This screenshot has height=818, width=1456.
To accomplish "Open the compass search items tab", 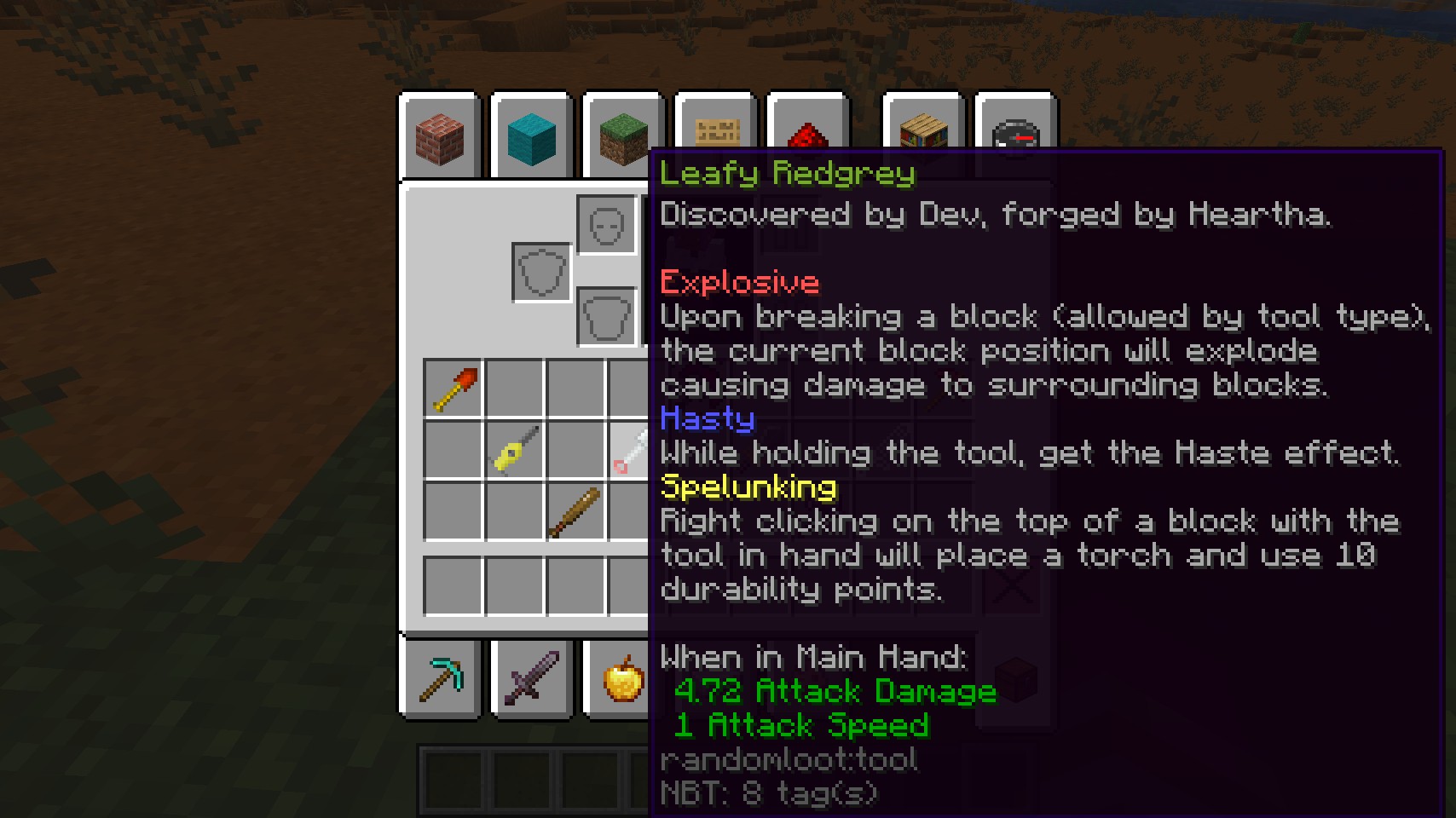I will tap(1014, 130).
